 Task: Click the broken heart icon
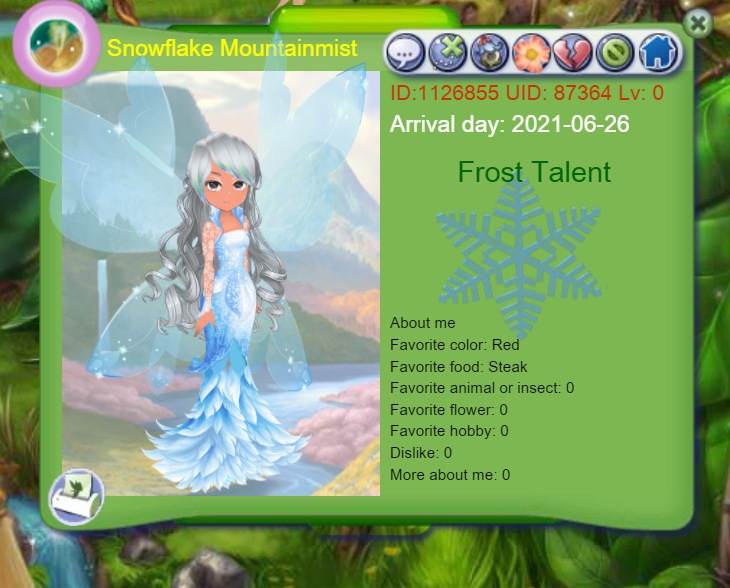pyautogui.click(x=574, y=53)
